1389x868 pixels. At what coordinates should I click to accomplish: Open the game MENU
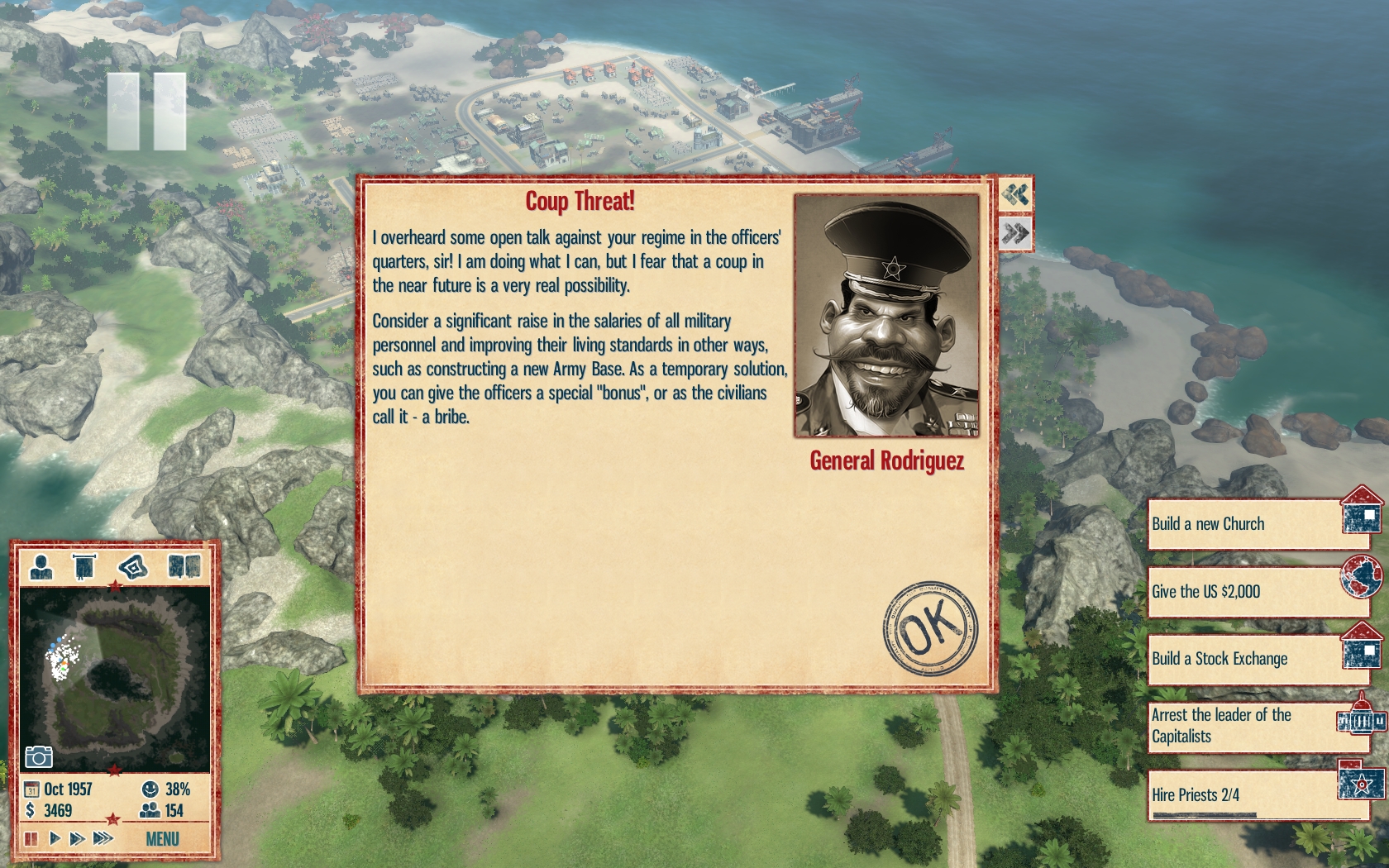tap(162, 839)
